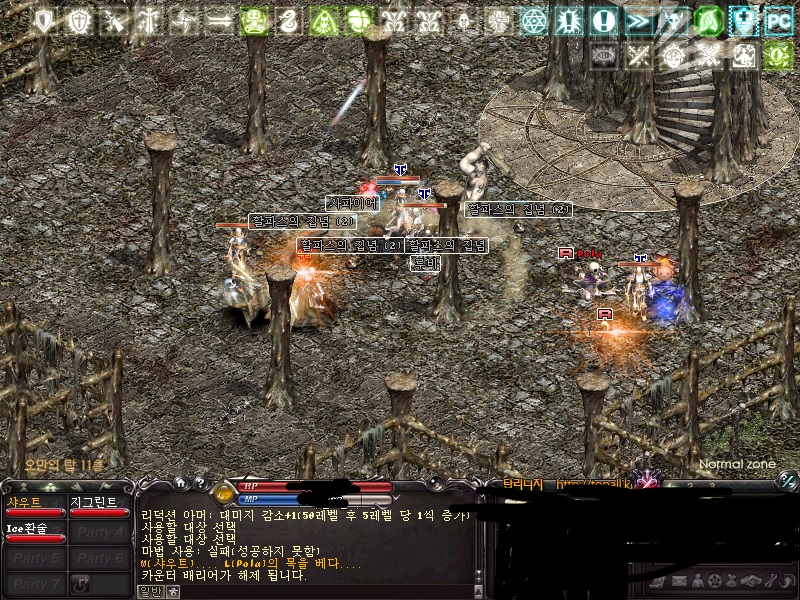Select the double chevron haste icon
The height and width of the screenshot is (600, 800).
click(638, 20)
